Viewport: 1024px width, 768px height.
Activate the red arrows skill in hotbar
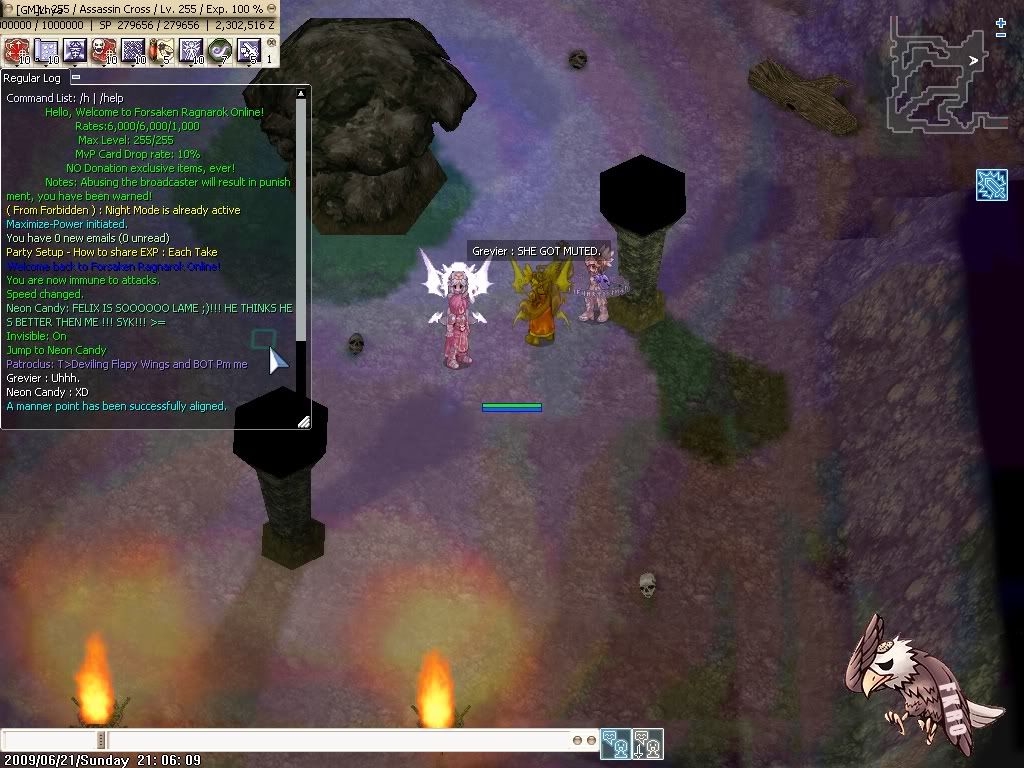point(17,51)
